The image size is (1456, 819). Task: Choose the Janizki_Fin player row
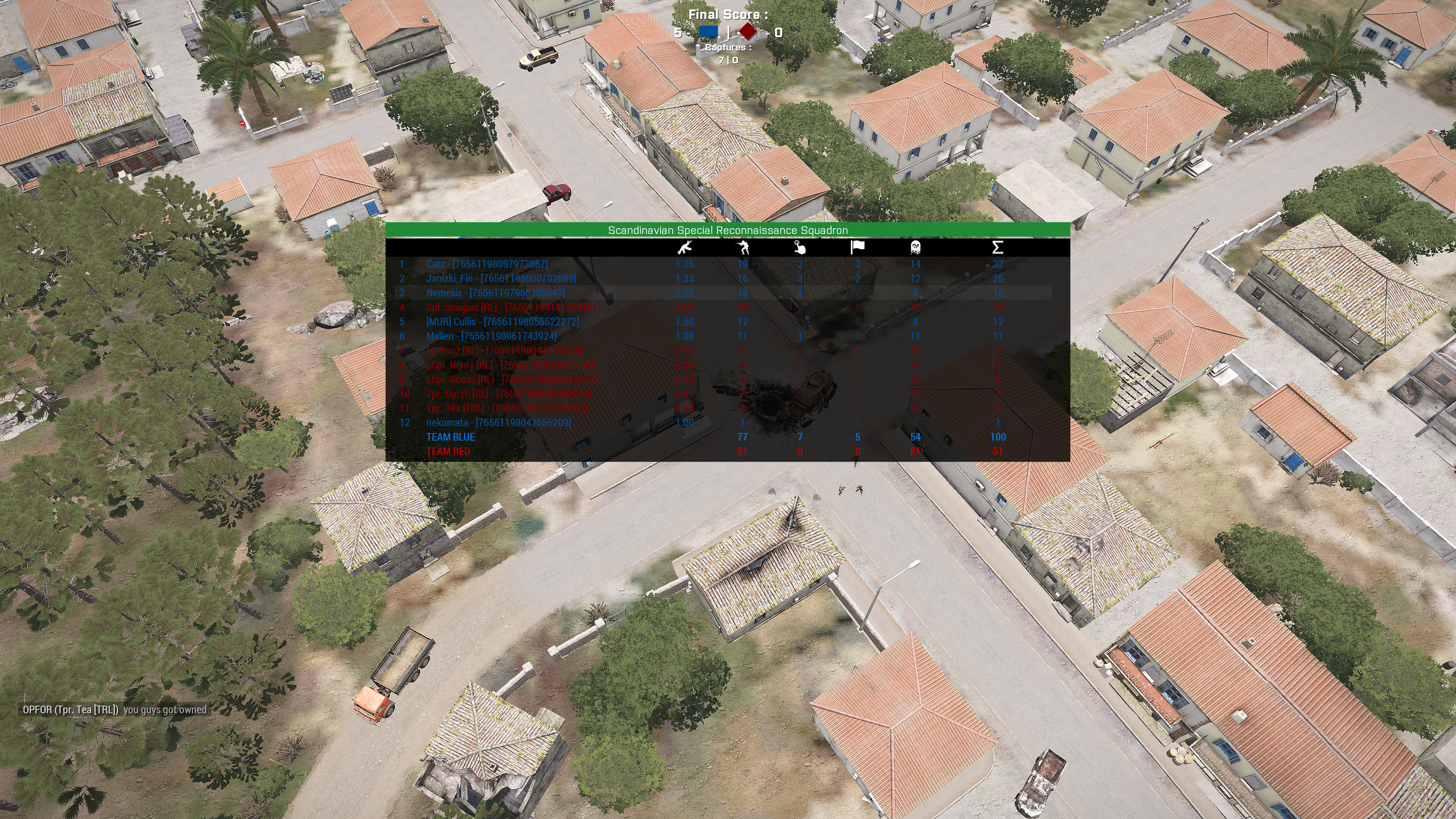point(501,278)
